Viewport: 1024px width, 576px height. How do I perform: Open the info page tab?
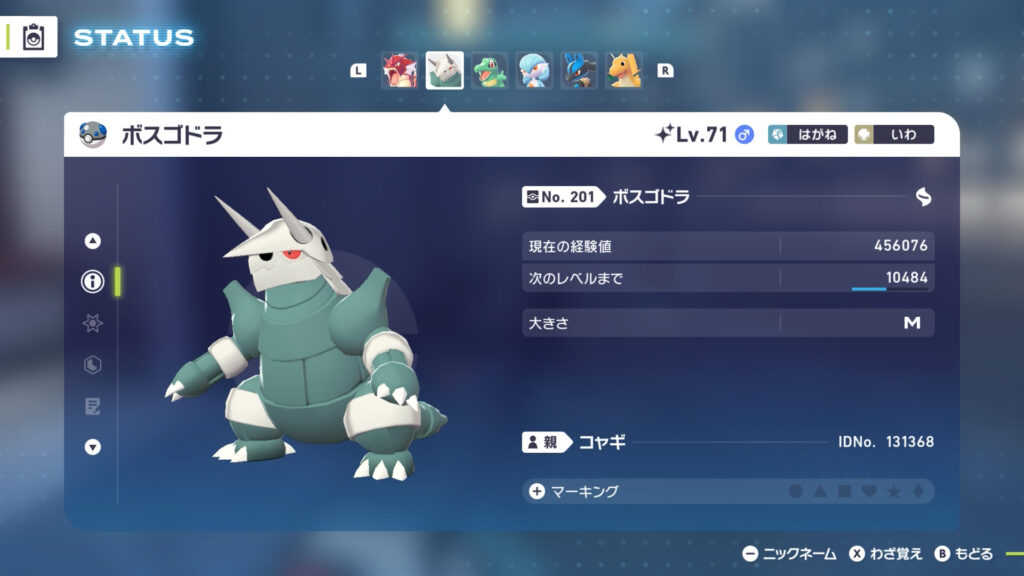pyautogui.click(x=93, y=282)
